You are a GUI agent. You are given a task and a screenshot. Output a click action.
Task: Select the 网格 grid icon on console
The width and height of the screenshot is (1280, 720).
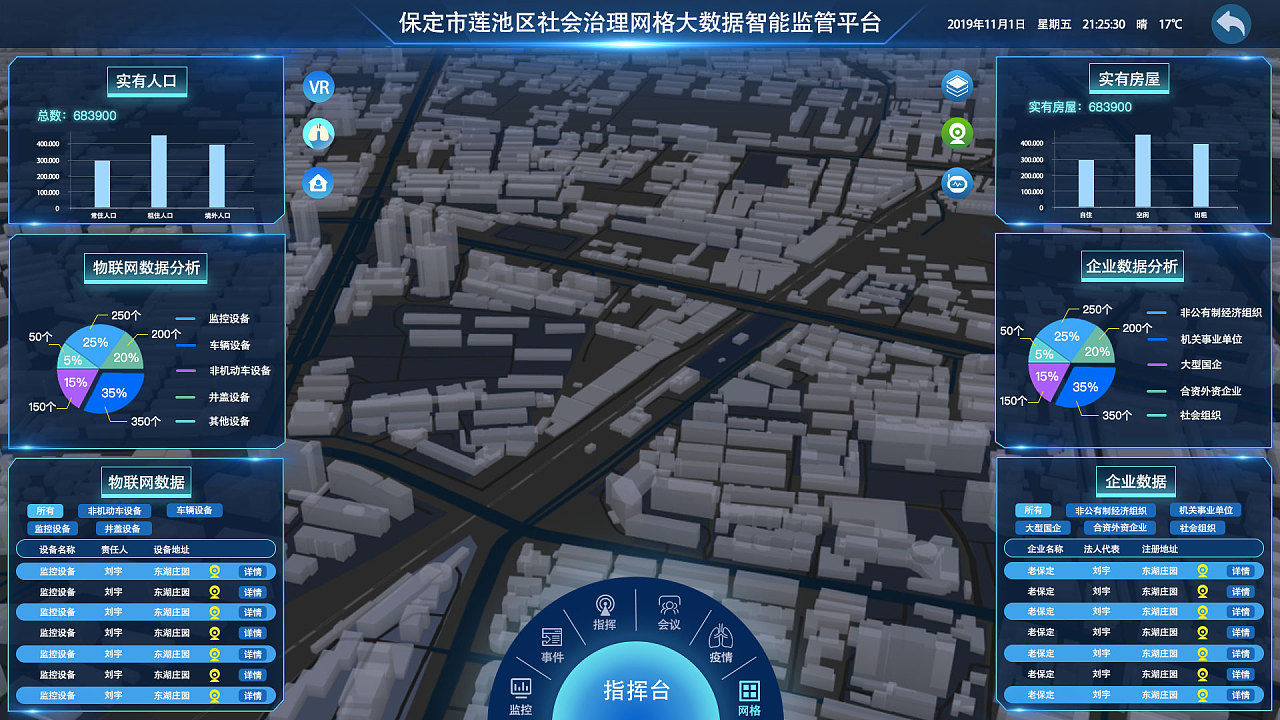(750, 693)
